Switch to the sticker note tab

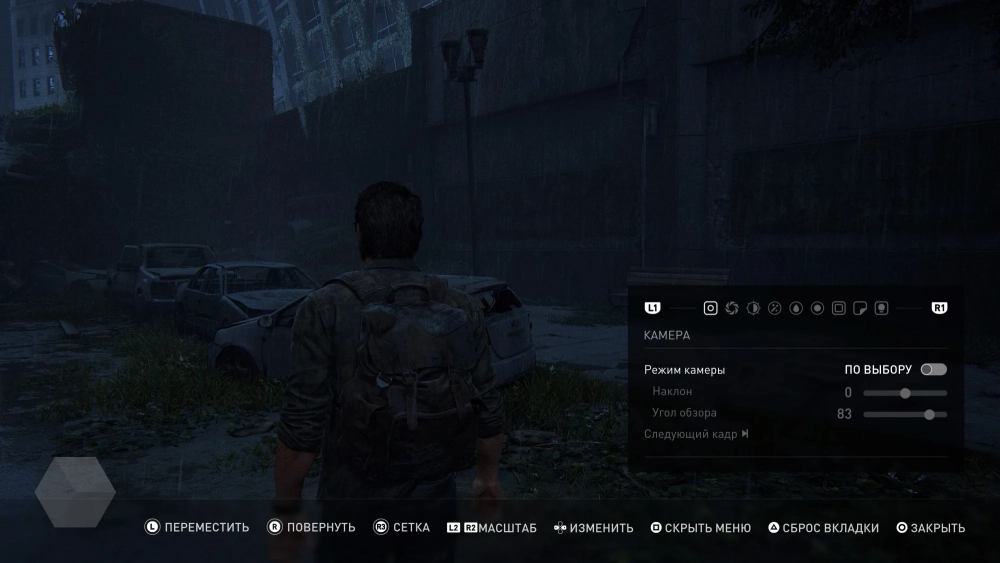click(860, 308)
